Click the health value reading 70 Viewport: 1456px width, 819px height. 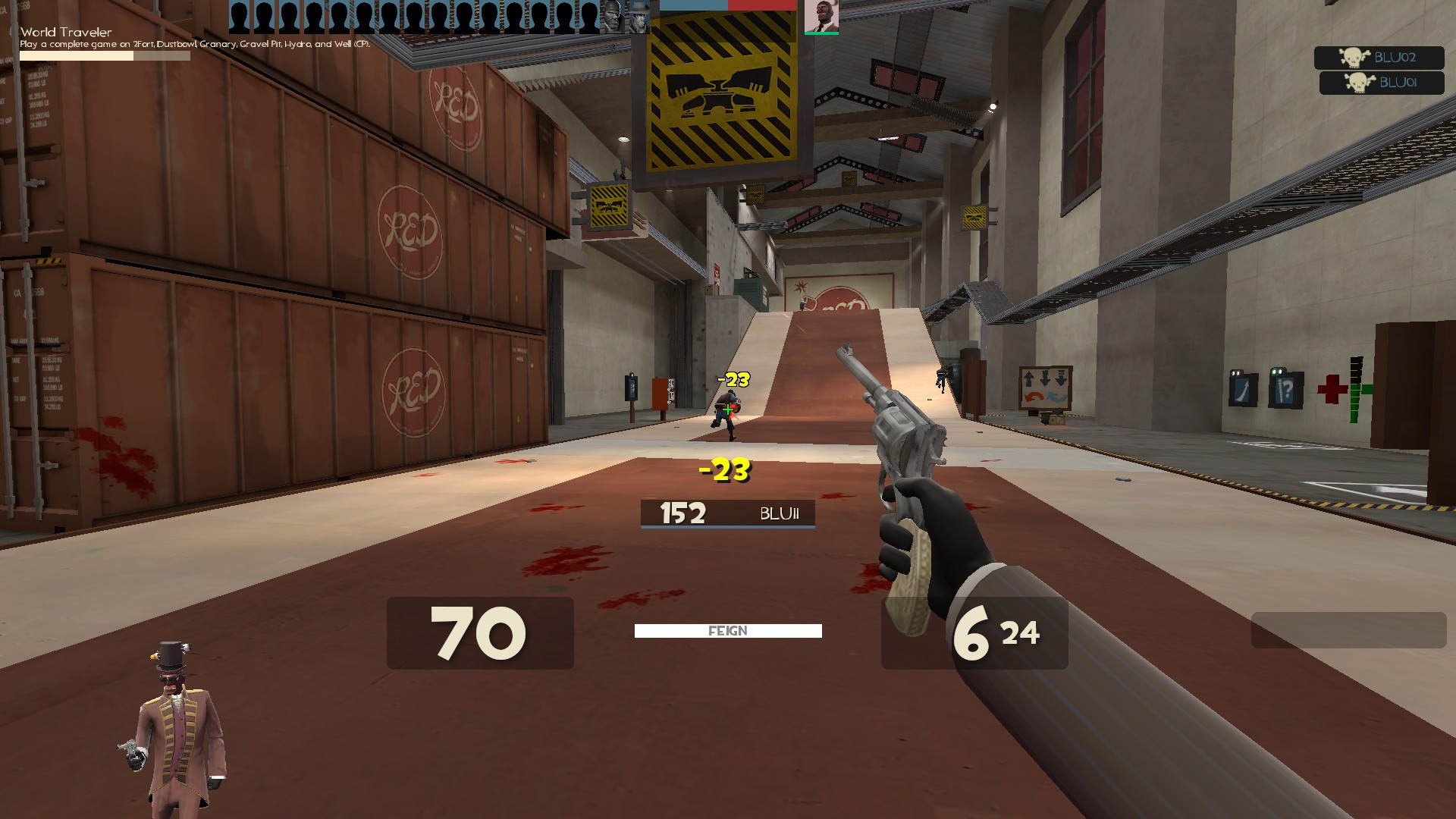point(478,633)
